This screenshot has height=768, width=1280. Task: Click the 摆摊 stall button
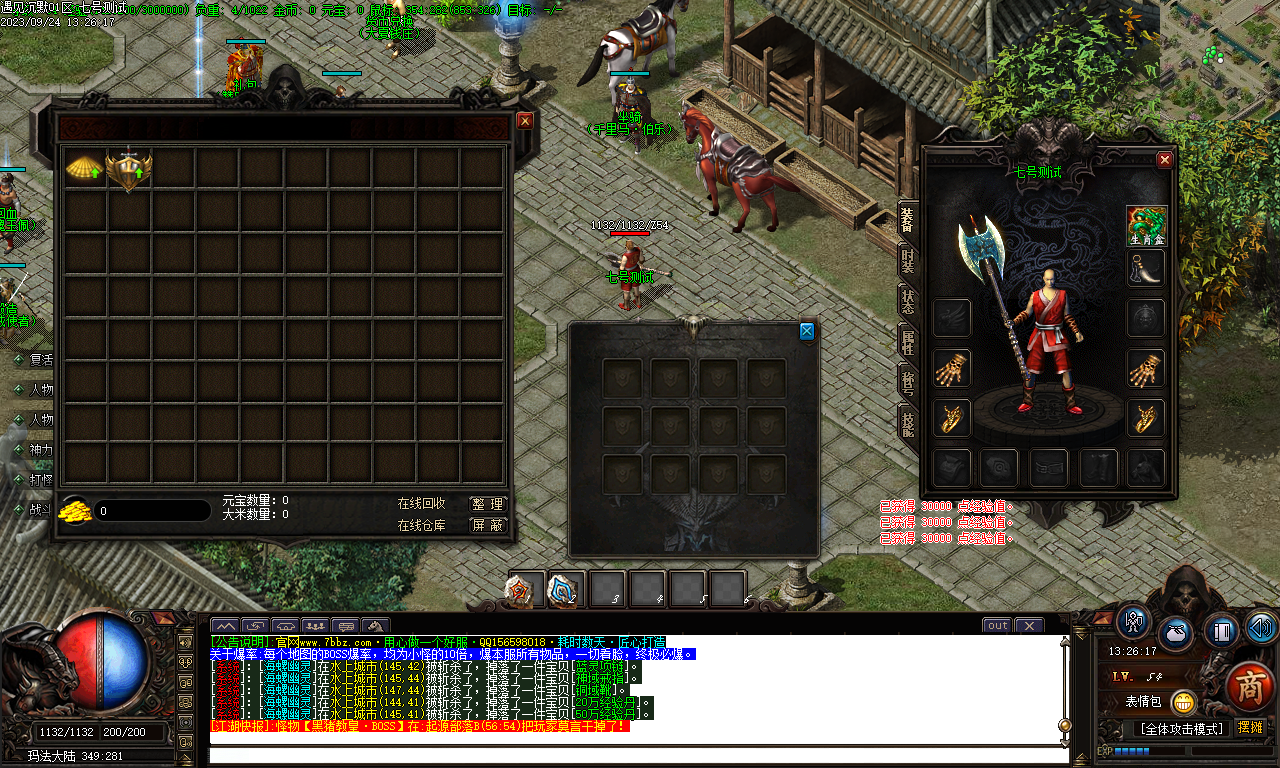[1251, 727]
